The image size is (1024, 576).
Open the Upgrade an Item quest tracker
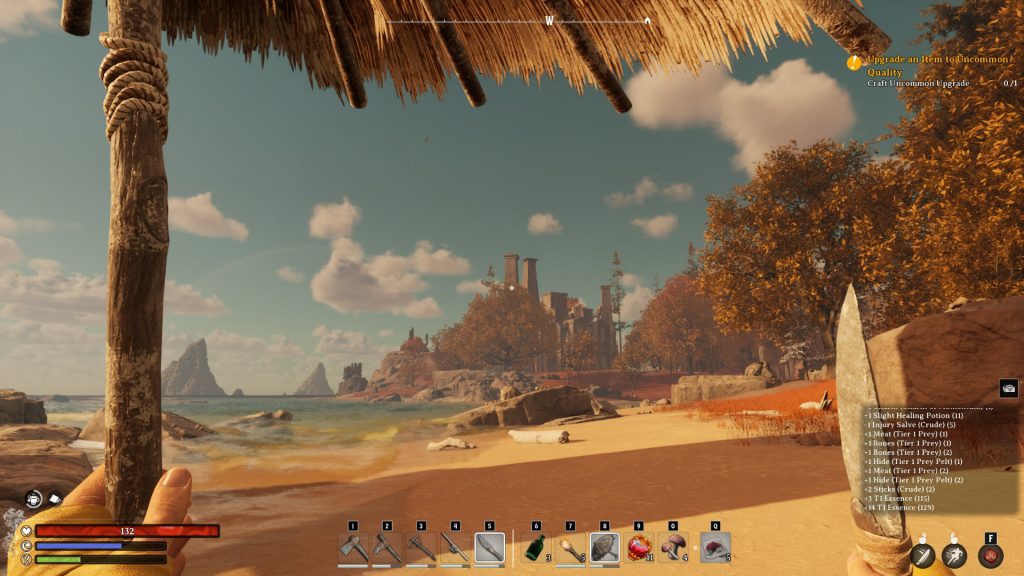(x=936, y=66)
